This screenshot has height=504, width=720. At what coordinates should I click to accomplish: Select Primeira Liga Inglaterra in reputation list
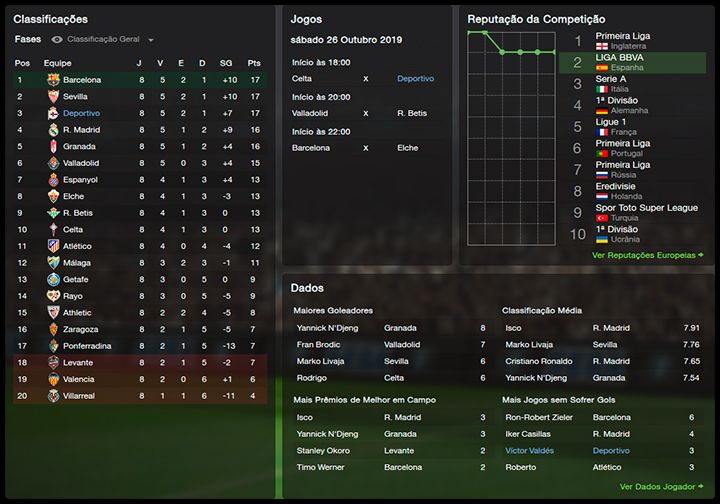[x=622, y=40]
